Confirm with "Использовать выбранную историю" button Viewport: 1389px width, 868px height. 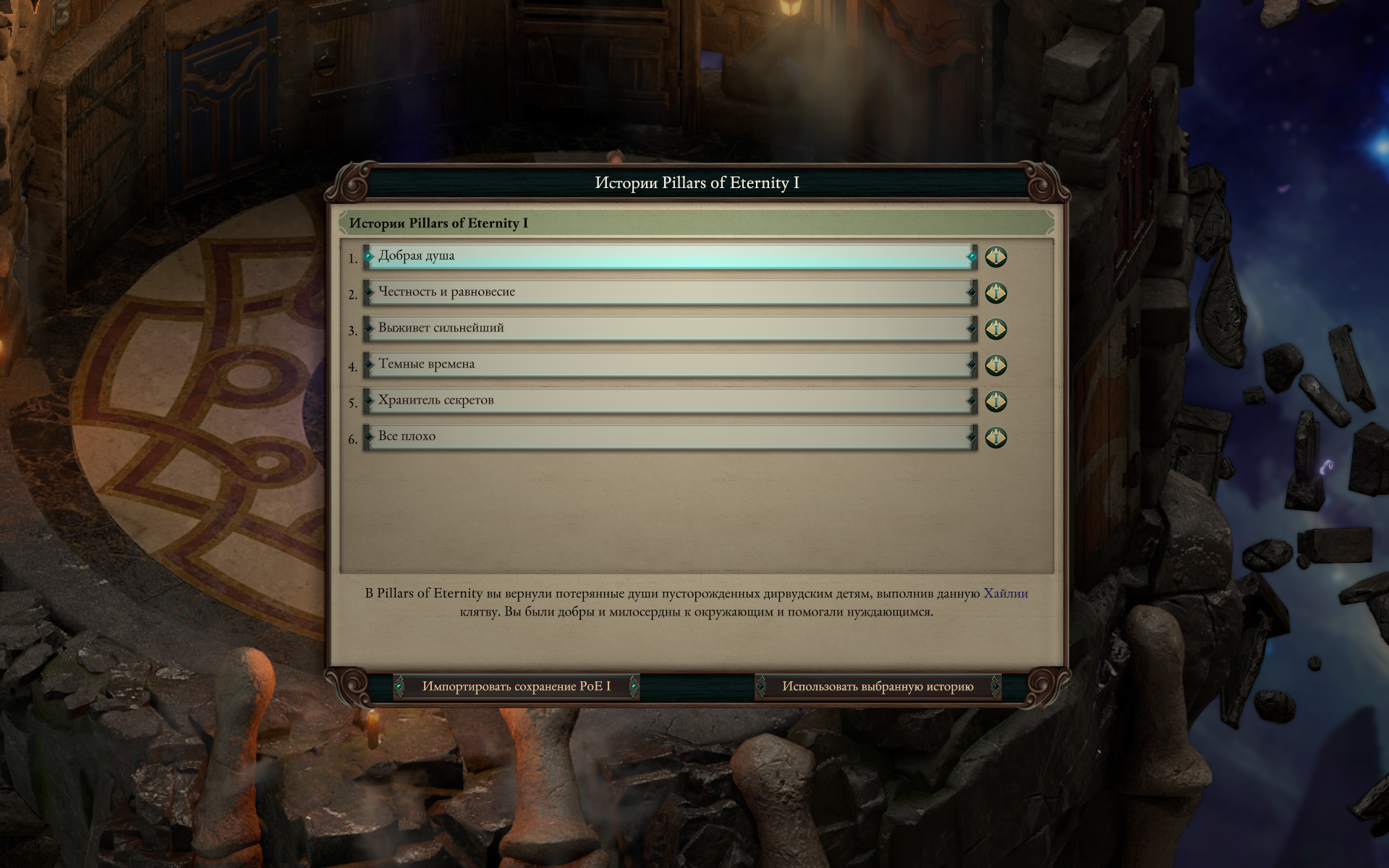tap(878, 686)
